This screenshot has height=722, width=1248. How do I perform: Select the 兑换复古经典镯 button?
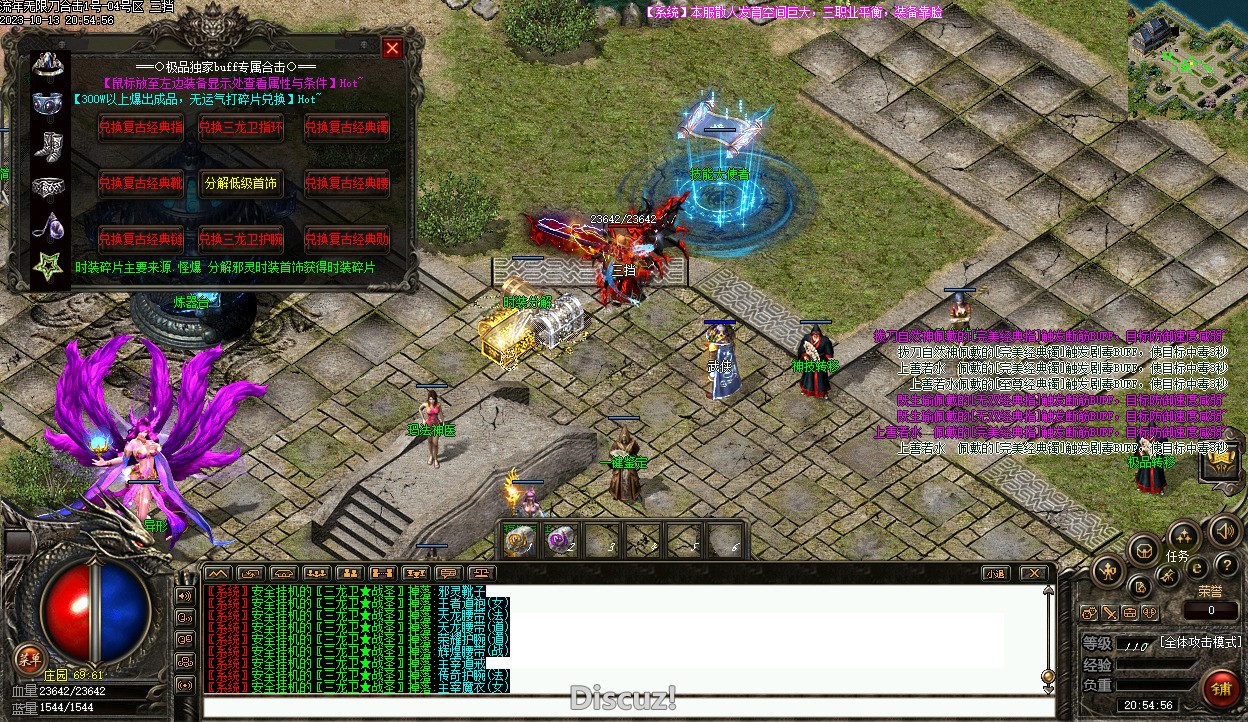[x=346, y=127]
